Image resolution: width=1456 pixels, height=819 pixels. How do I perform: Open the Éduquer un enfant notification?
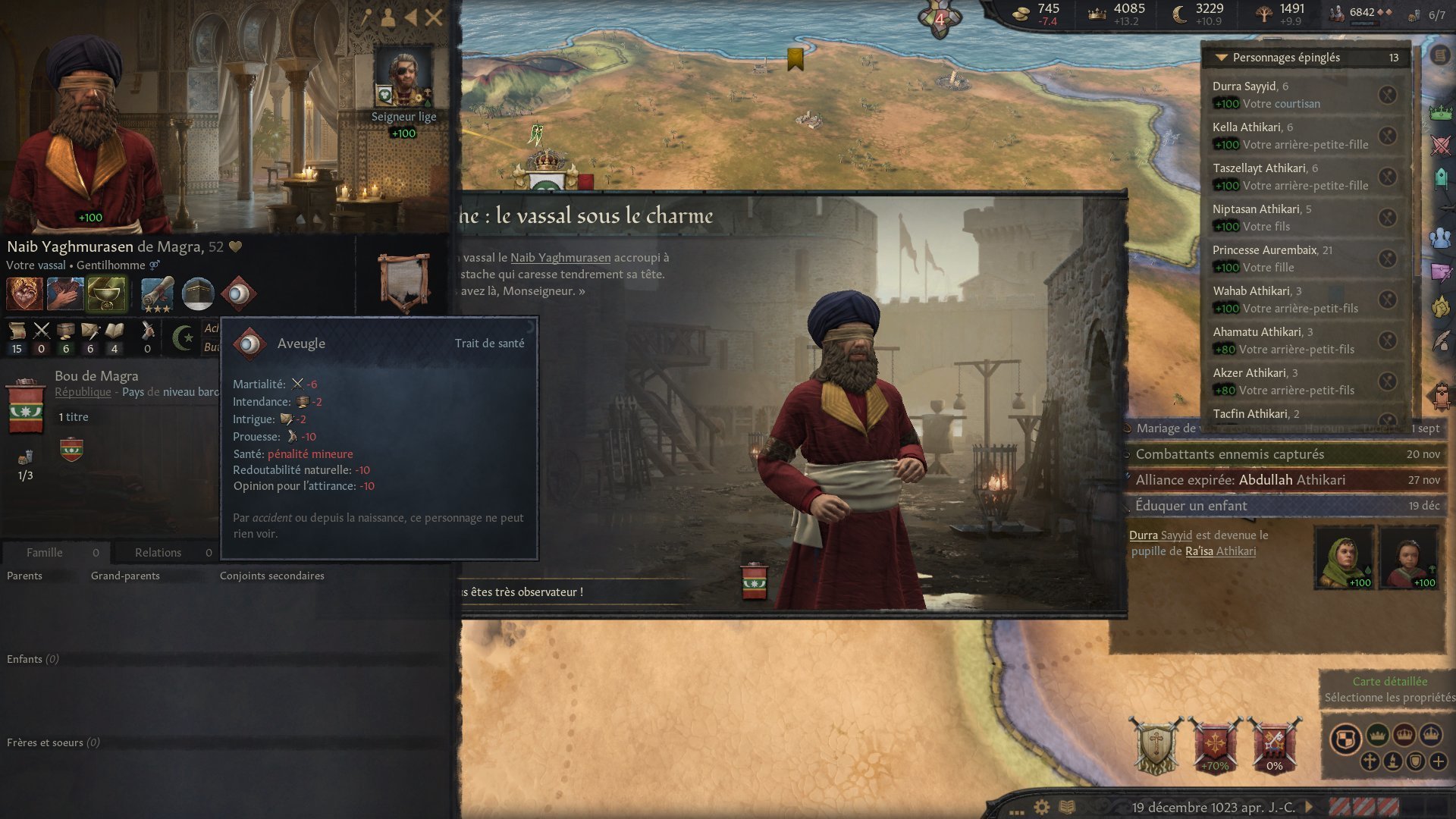[1191, 506]
